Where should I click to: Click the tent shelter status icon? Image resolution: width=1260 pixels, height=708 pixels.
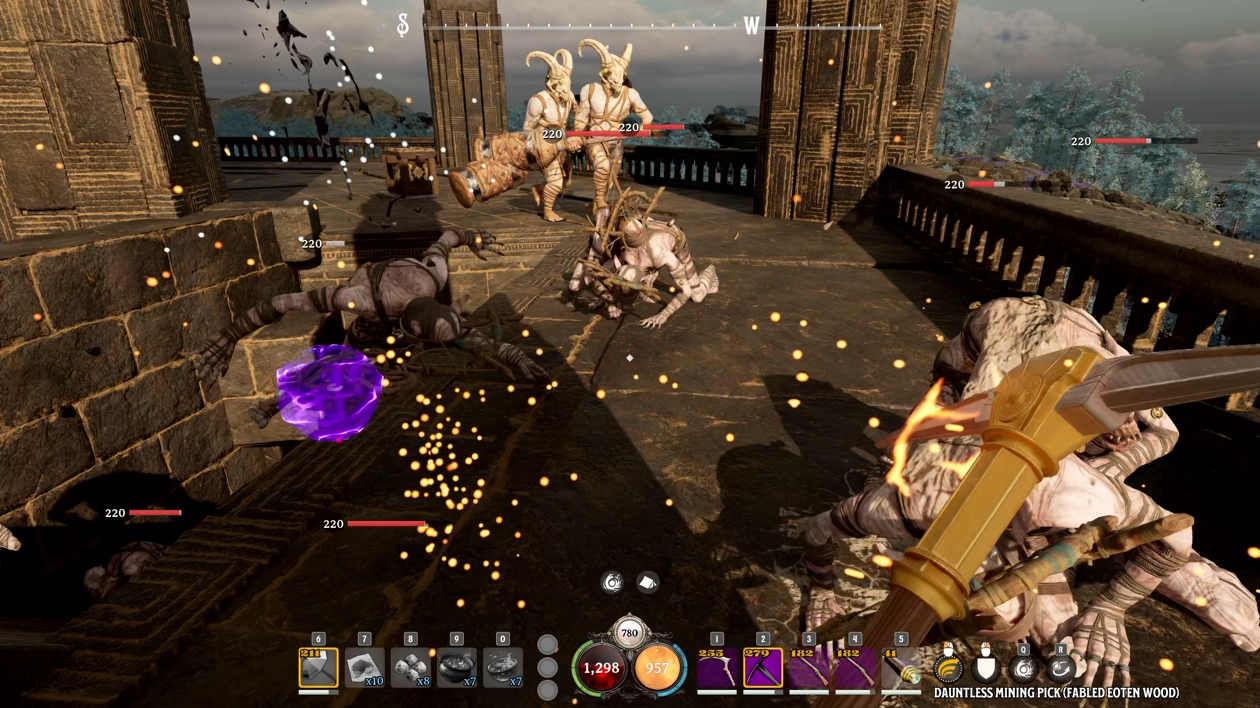[648, 582]
